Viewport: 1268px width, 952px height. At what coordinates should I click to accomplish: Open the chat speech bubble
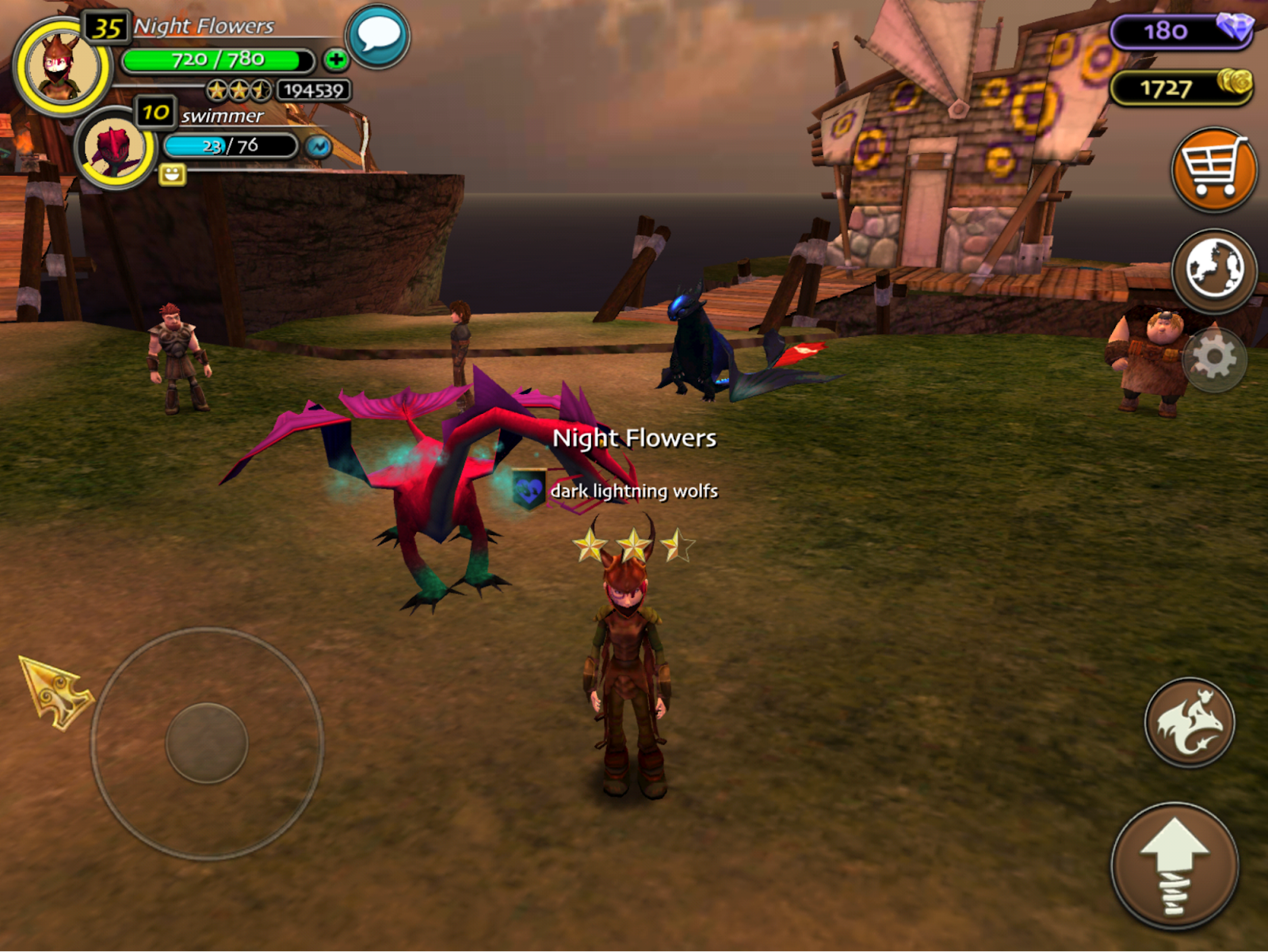tap(378, 36)
